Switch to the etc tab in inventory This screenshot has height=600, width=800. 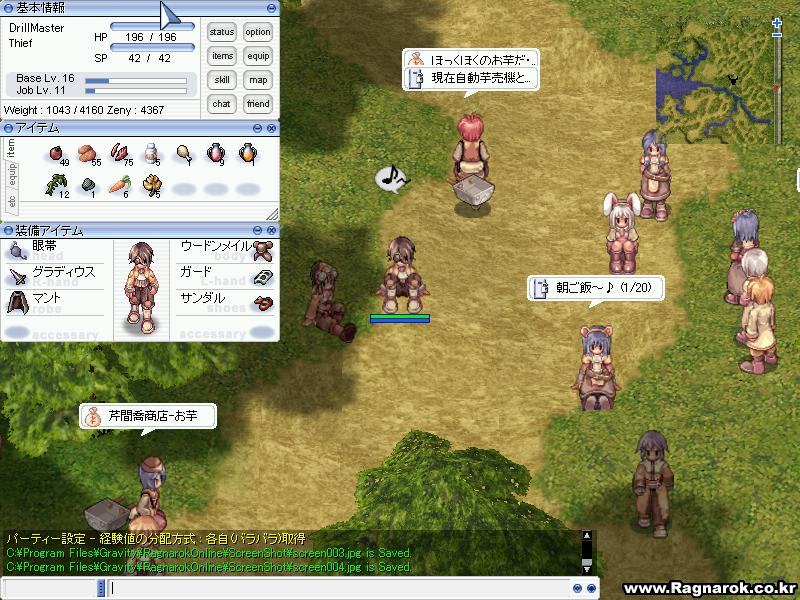click(12, 201)
